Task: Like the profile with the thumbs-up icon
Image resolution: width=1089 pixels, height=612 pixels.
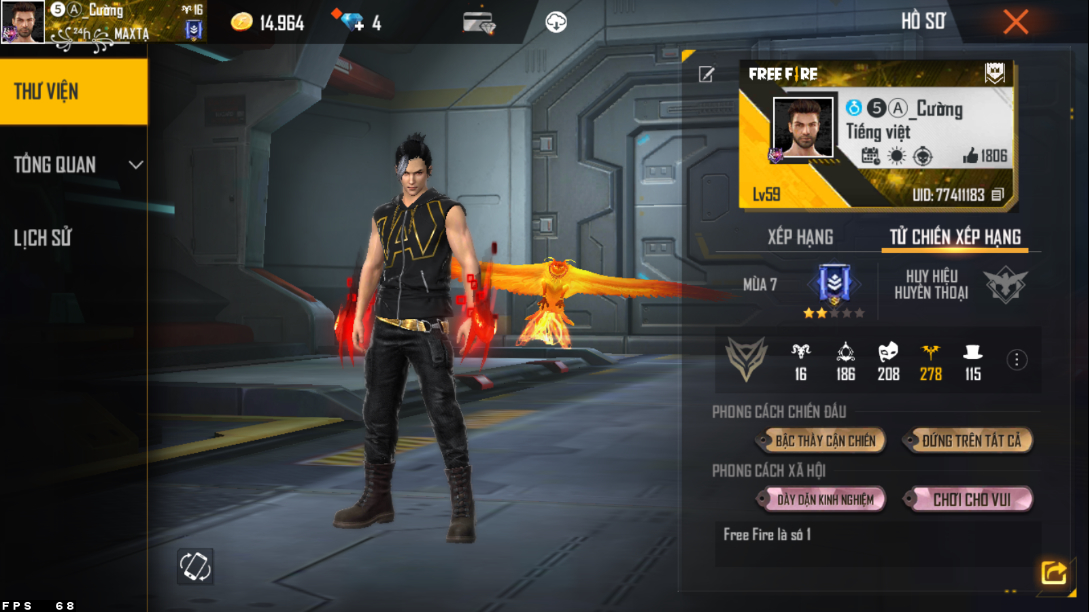Action: (969, 156)
